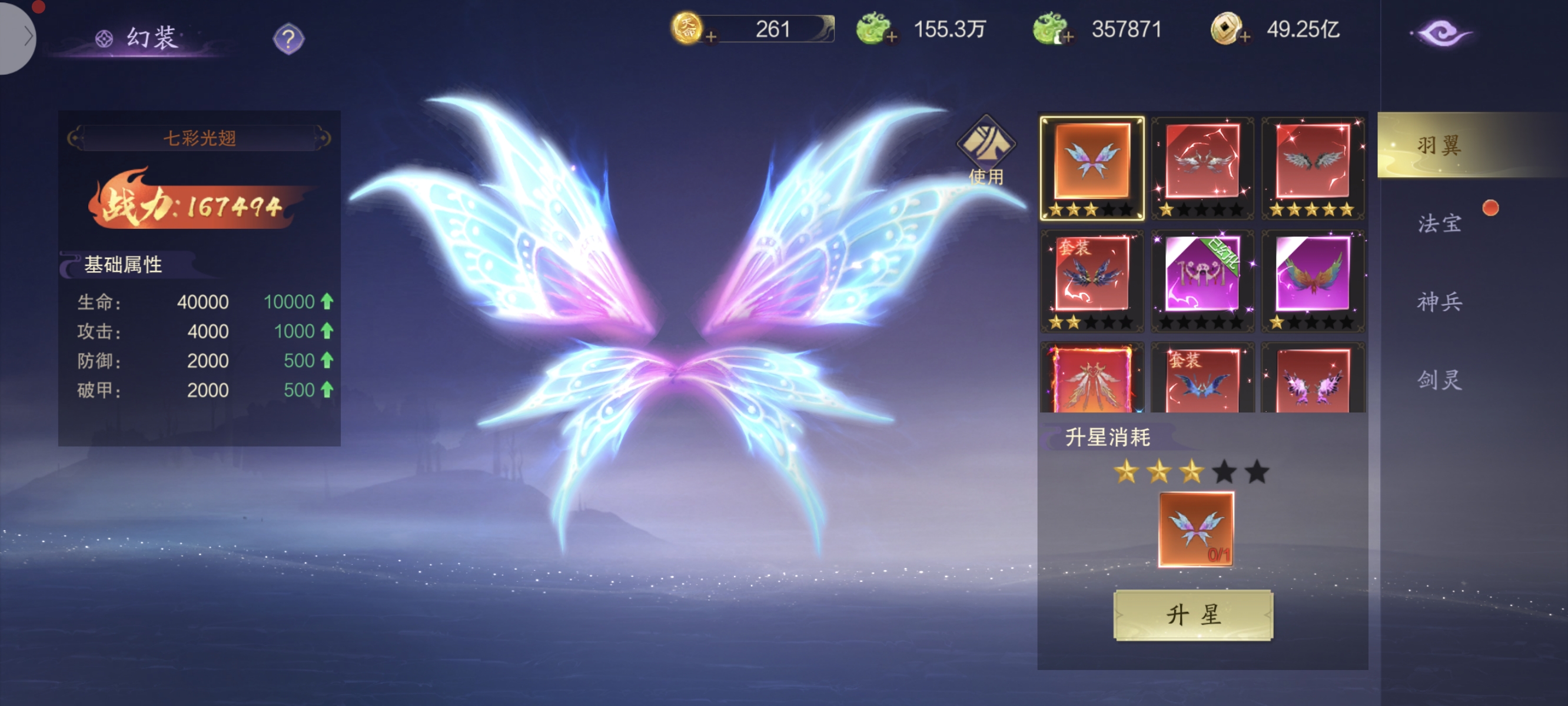Open the 法宝 tab

pos(1439,224)
